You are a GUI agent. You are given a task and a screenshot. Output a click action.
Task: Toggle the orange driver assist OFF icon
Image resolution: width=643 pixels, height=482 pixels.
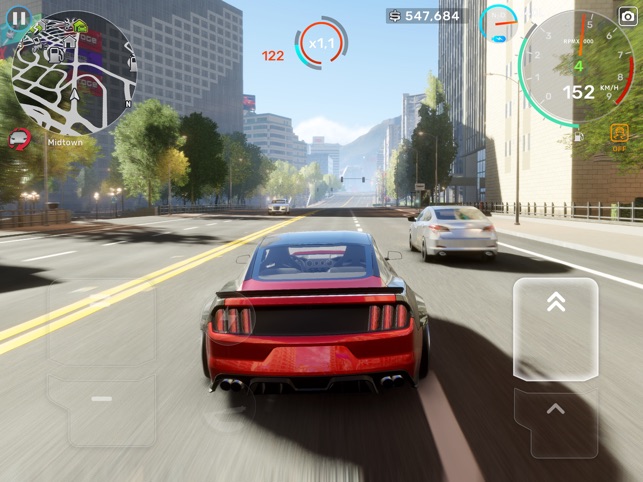pyautogui.click(x=620, y=136)
